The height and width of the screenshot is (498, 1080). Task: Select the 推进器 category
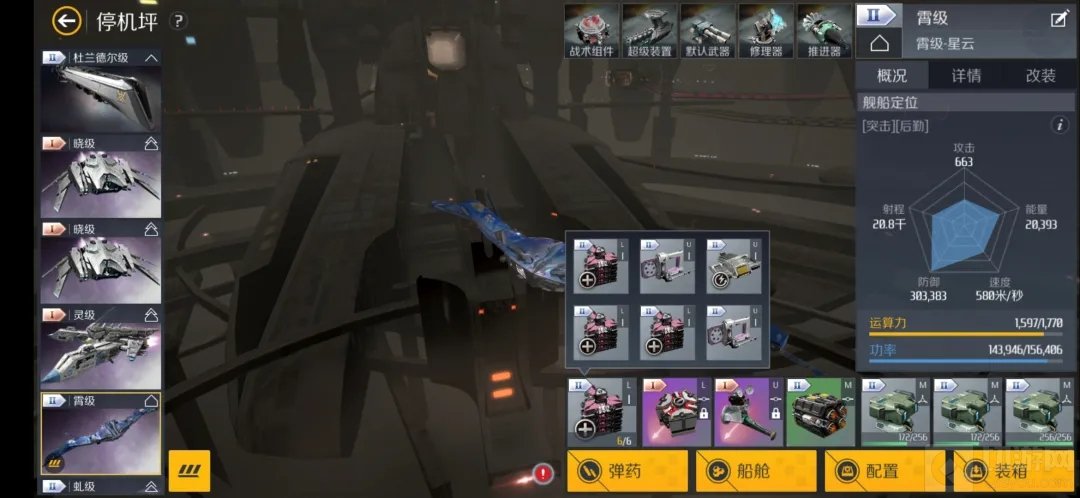823,31
